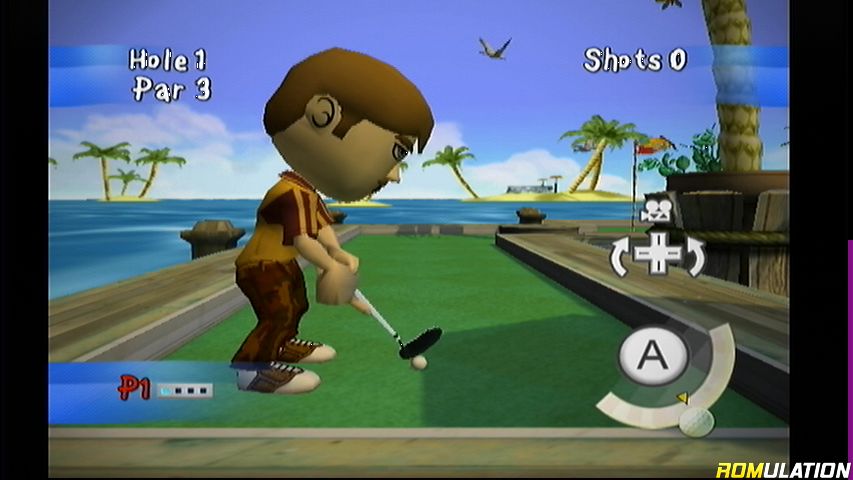Select the P1 player indicator
Screen dimensions: 853x480
(x=135, y=389)
